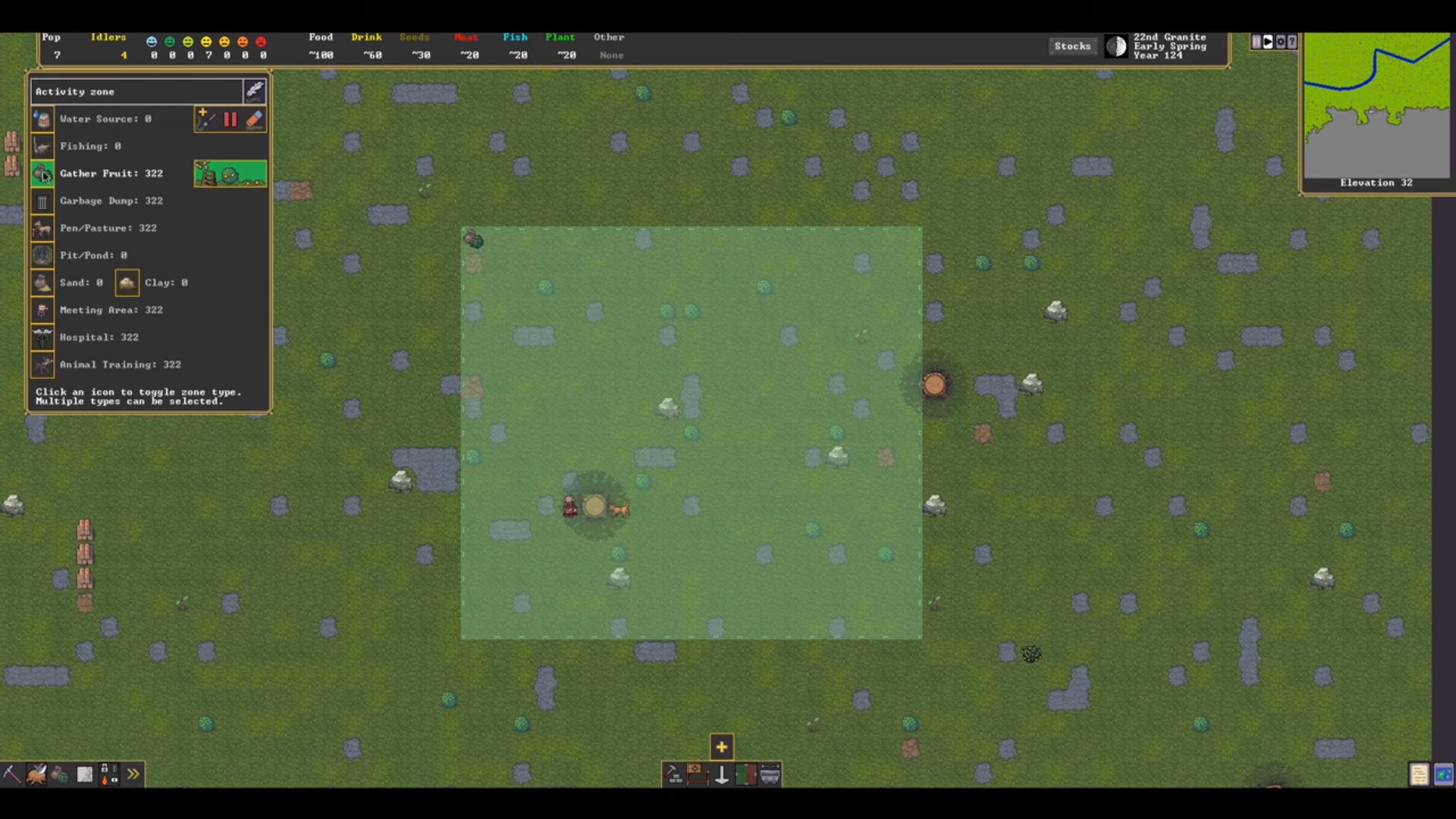
Task: Click the green zone paint swatch preview
Action: pyautogui.click(x=230, y=173)
